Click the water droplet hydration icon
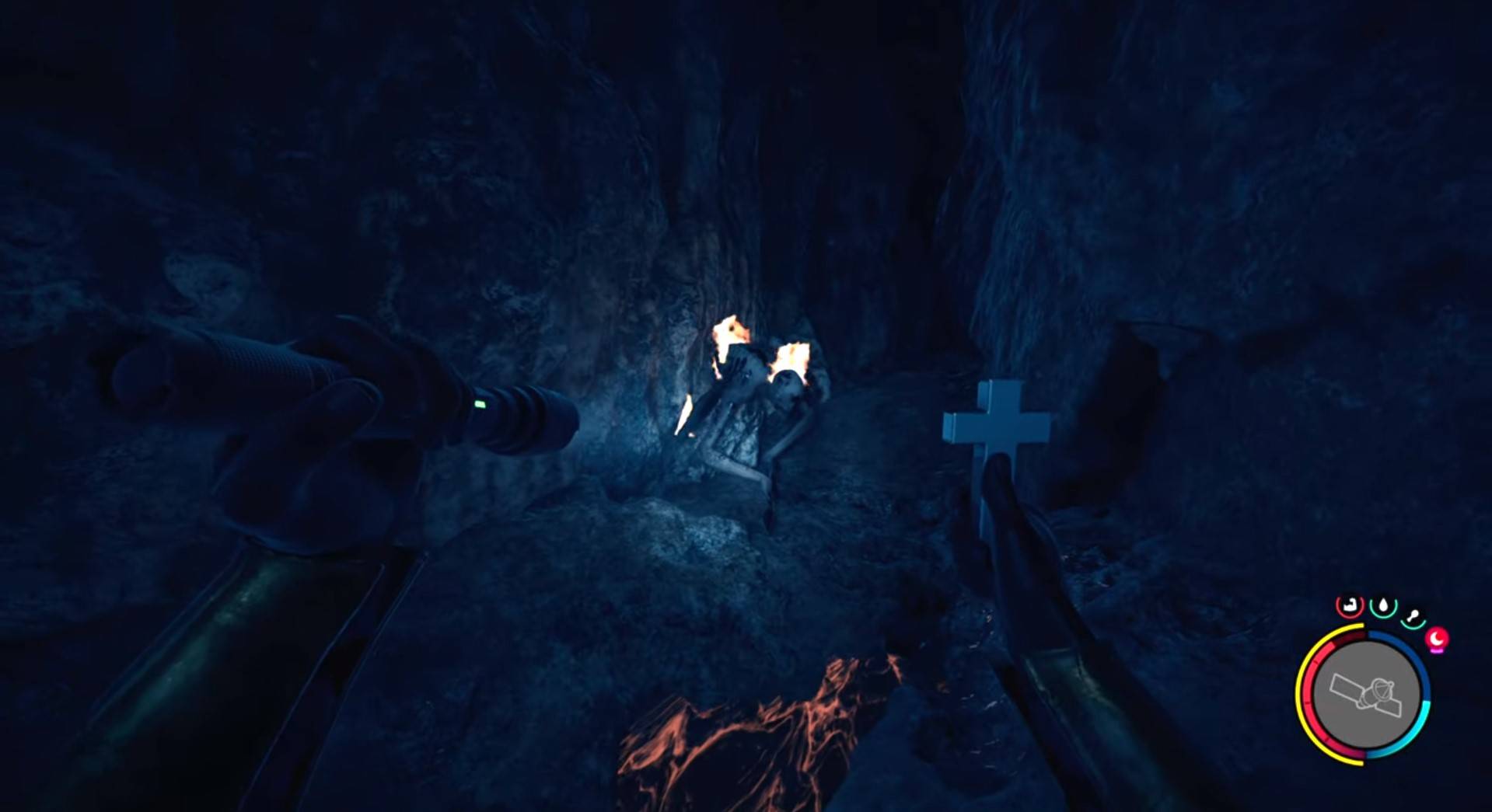Viewport: 1492px width, 812px height. click(1383, 605)
